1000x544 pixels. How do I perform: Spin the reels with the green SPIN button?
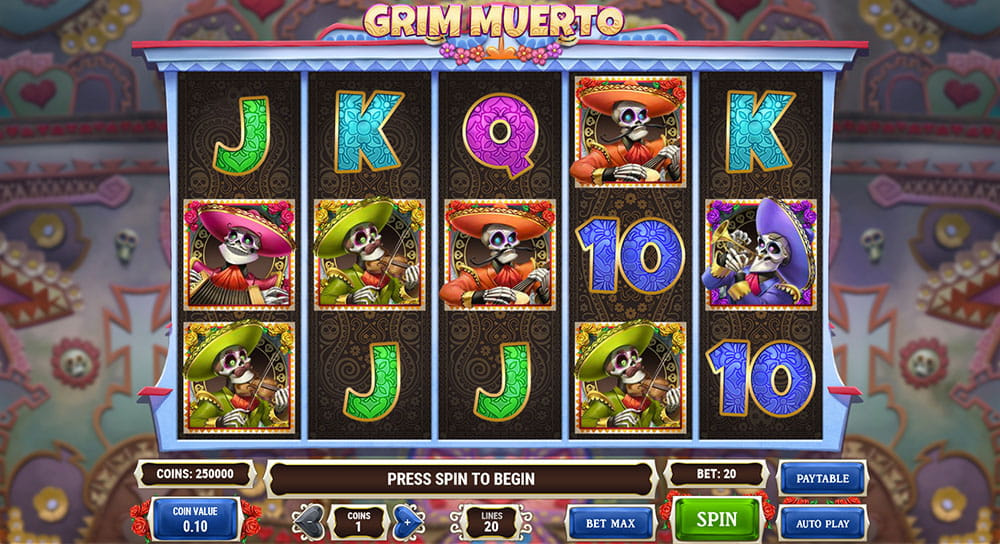click(716, 519)
